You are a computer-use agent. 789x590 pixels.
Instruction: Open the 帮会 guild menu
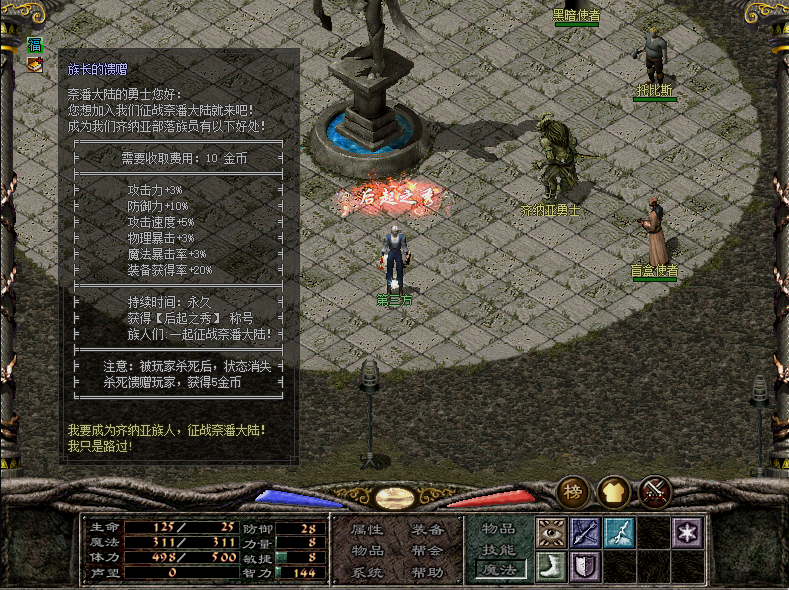(427, 551)
